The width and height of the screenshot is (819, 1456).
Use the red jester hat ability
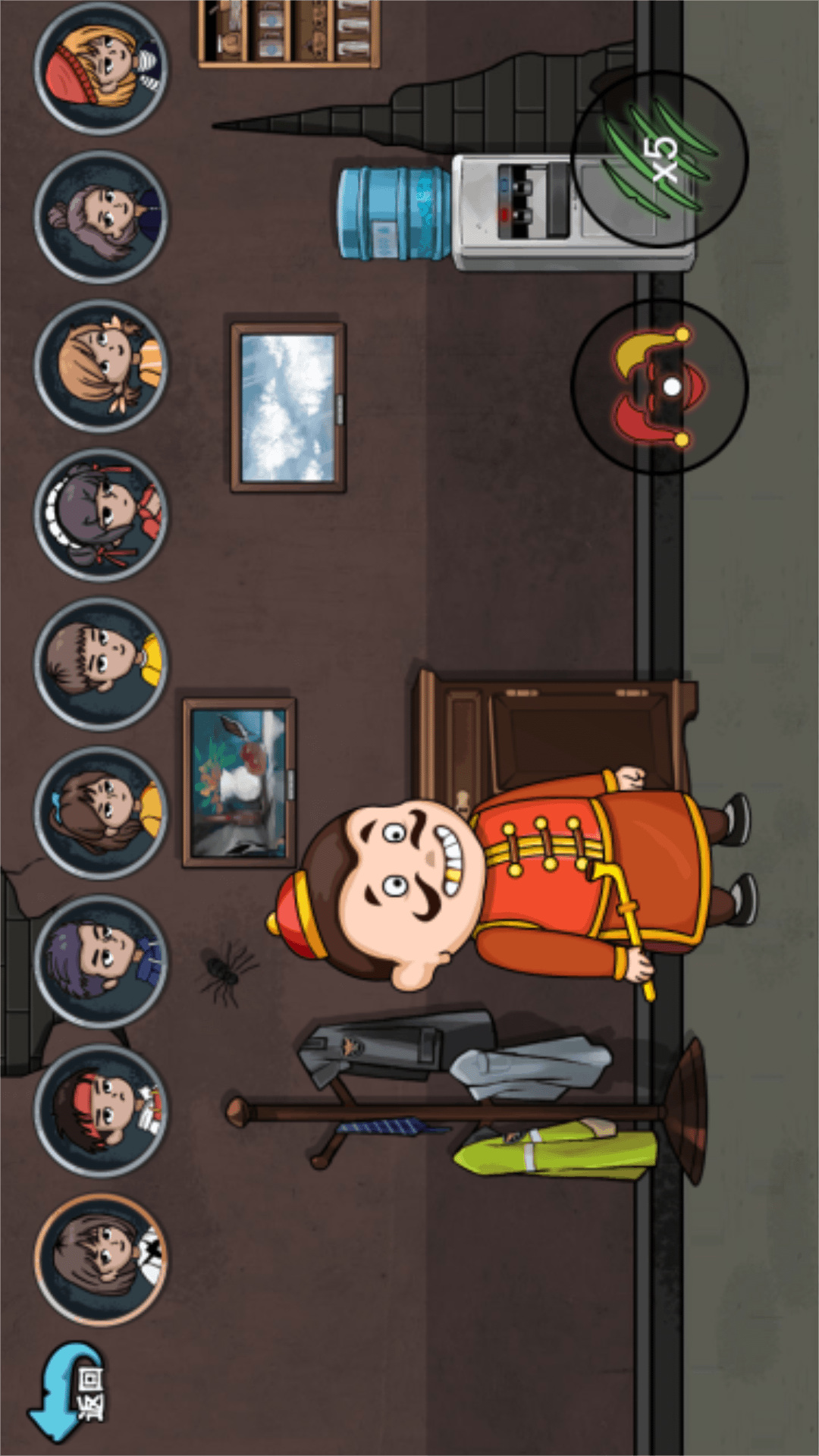click(659, 387)
